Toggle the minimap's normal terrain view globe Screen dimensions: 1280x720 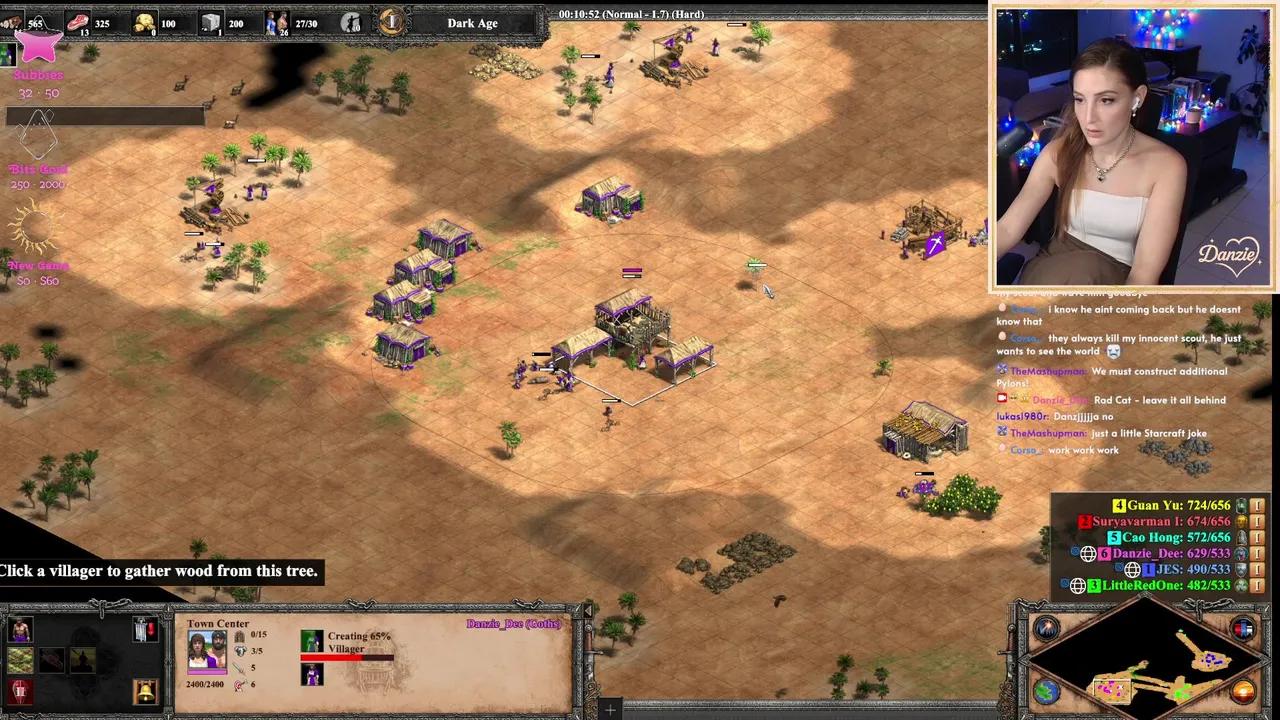tap(1045, 691)
